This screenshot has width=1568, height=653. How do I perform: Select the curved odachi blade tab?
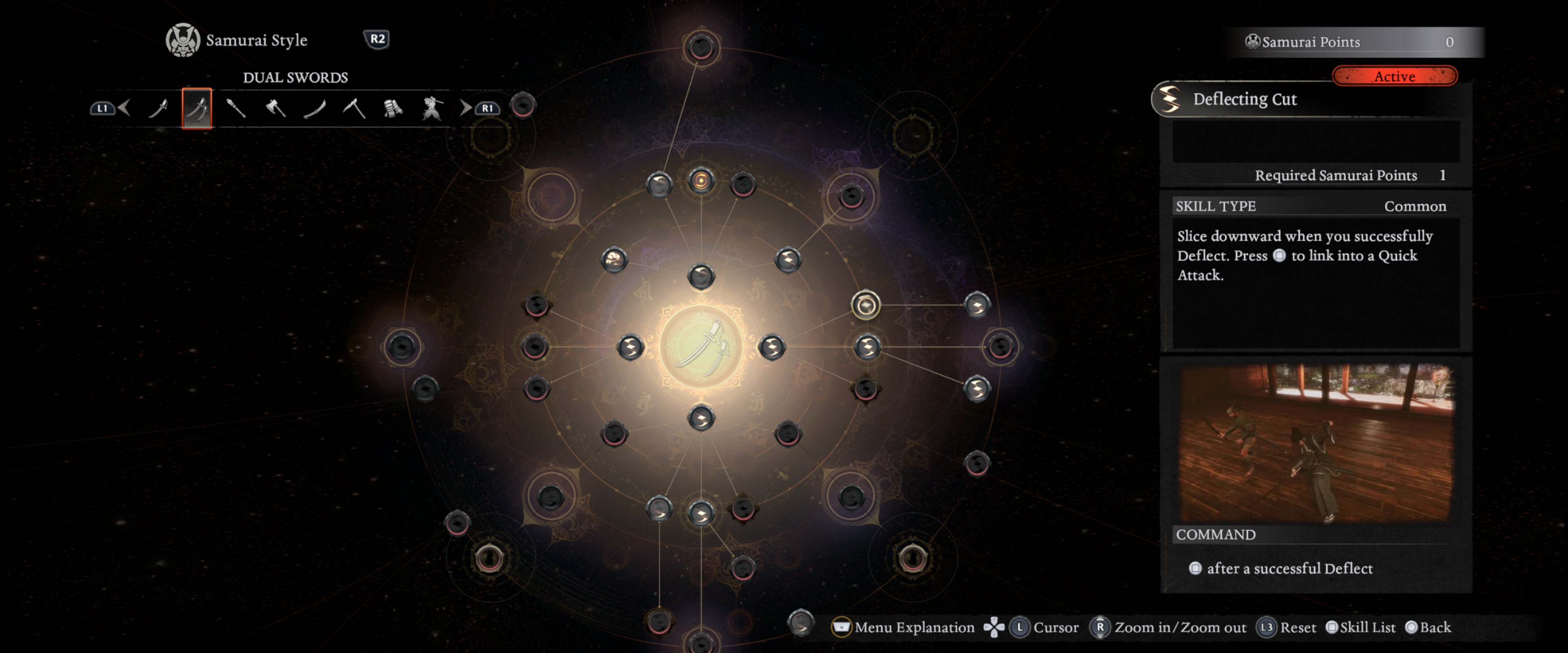[x=315, y=108]
